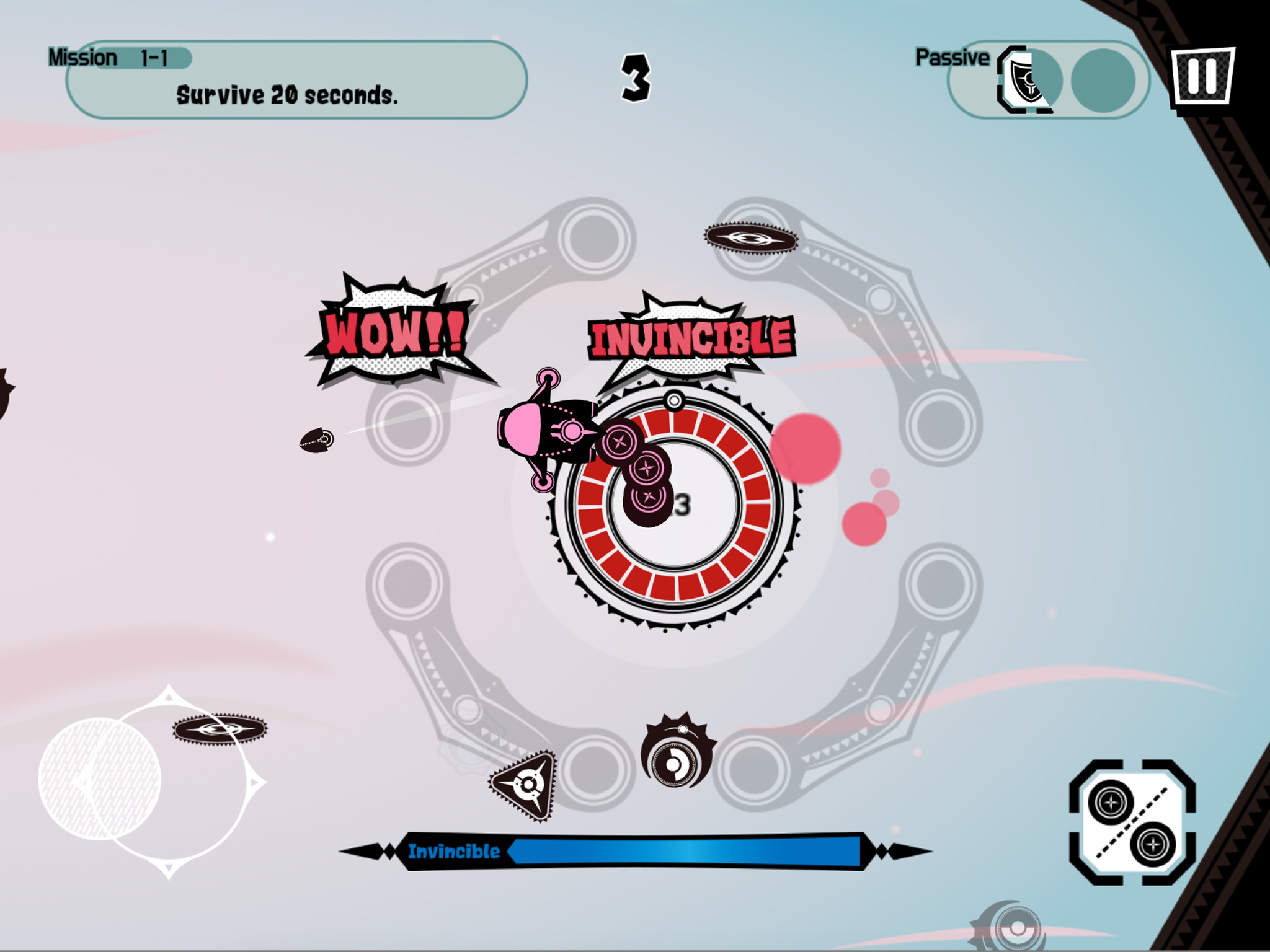Tap the pause icon top right
This screenshot has height=952, width=1270.
[x=1202, y=79]
